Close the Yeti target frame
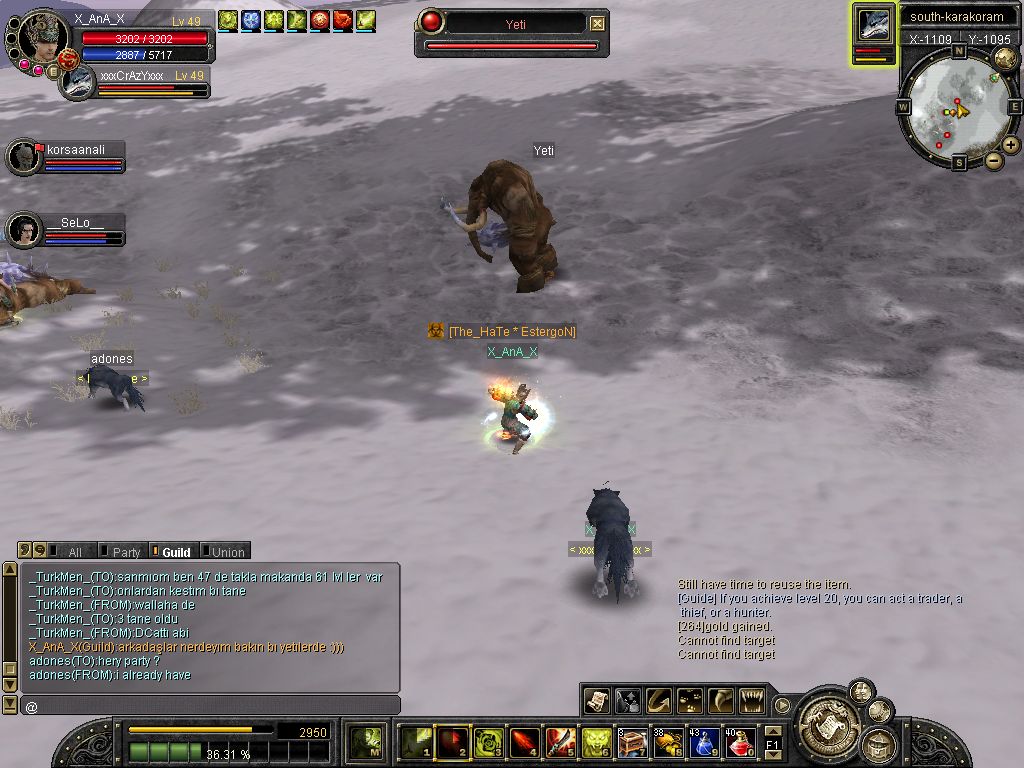Image resolution: width=1024 pixels, height=768 pixels. point(597,23)
